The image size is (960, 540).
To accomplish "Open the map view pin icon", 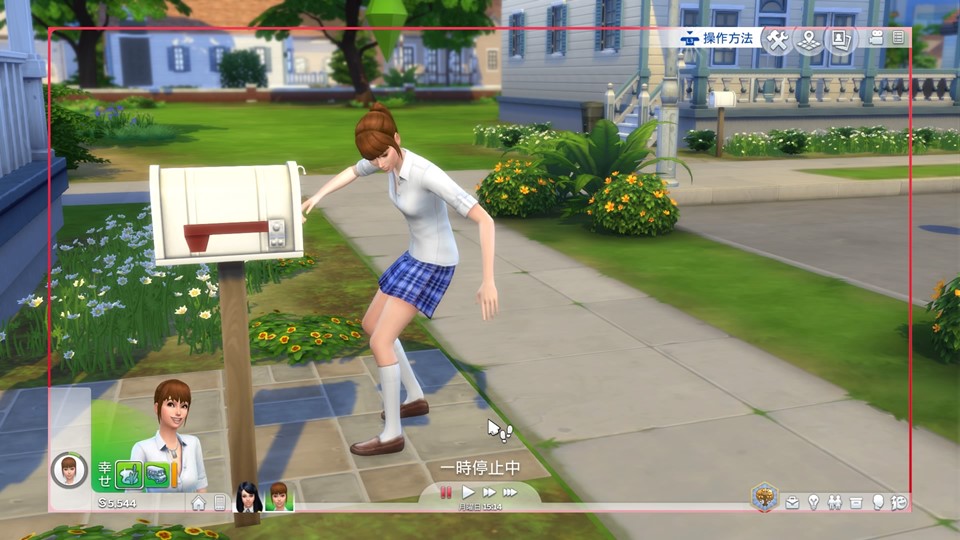I will 808,39.
